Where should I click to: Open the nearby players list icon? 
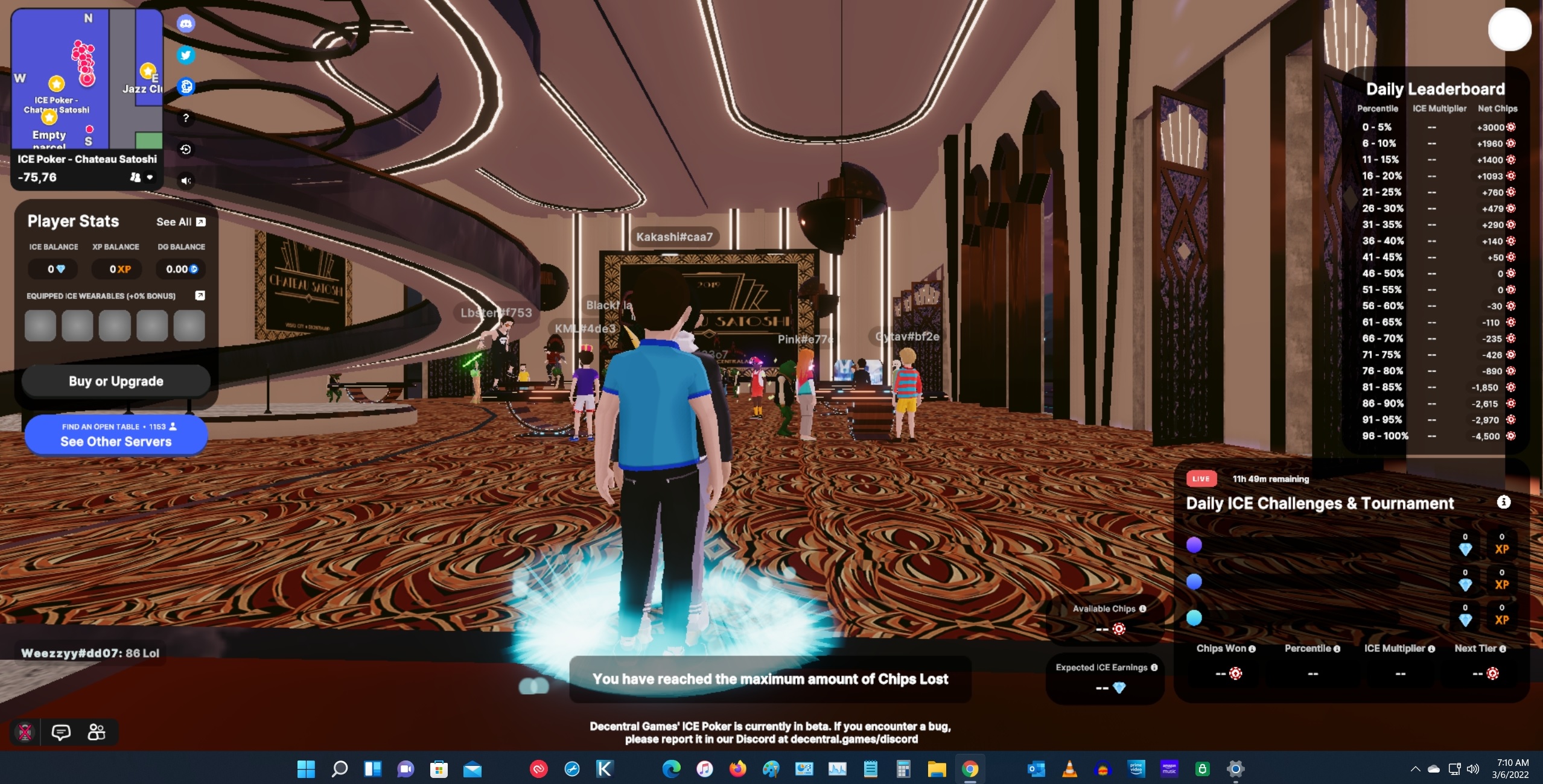pyautogui.click(x=97, y=733)
